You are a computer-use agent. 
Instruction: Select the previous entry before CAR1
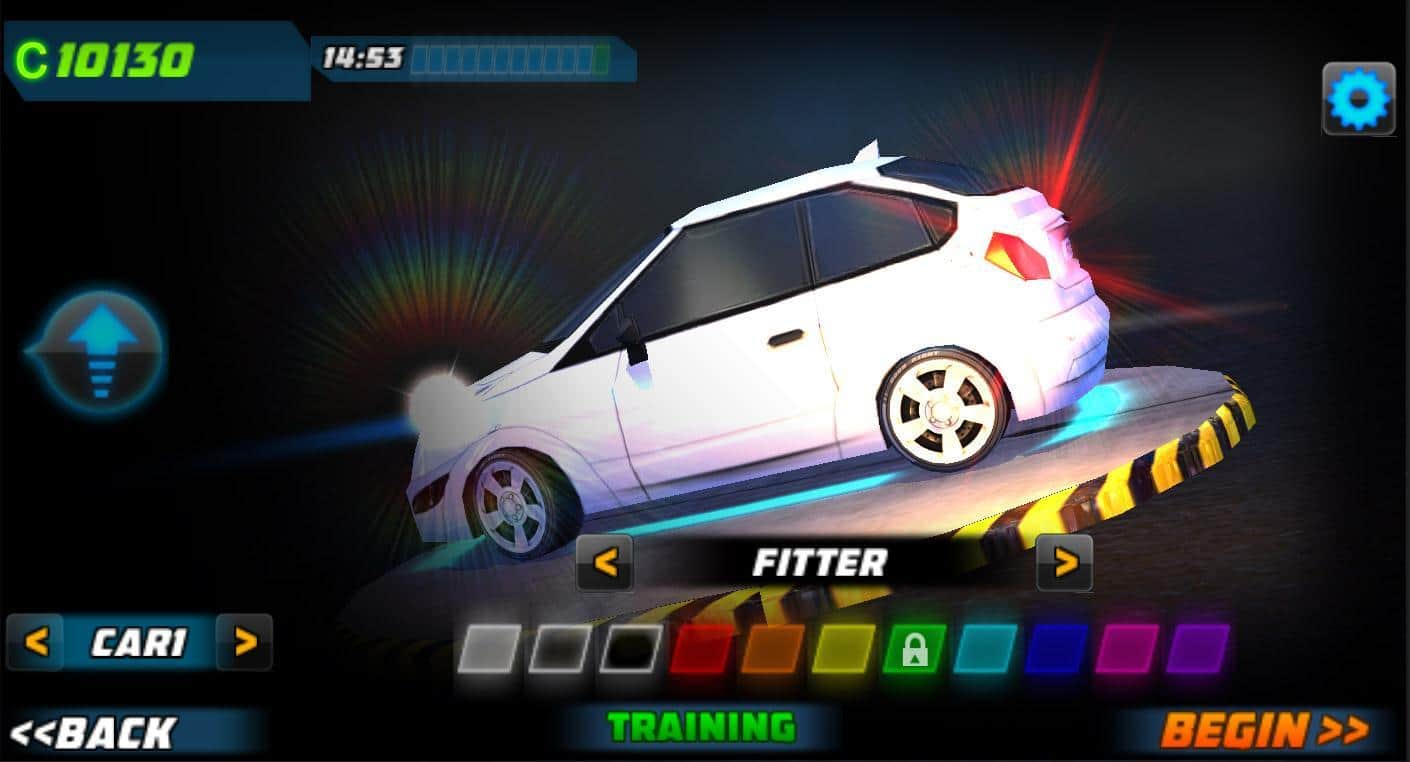(x=36, y=642)
